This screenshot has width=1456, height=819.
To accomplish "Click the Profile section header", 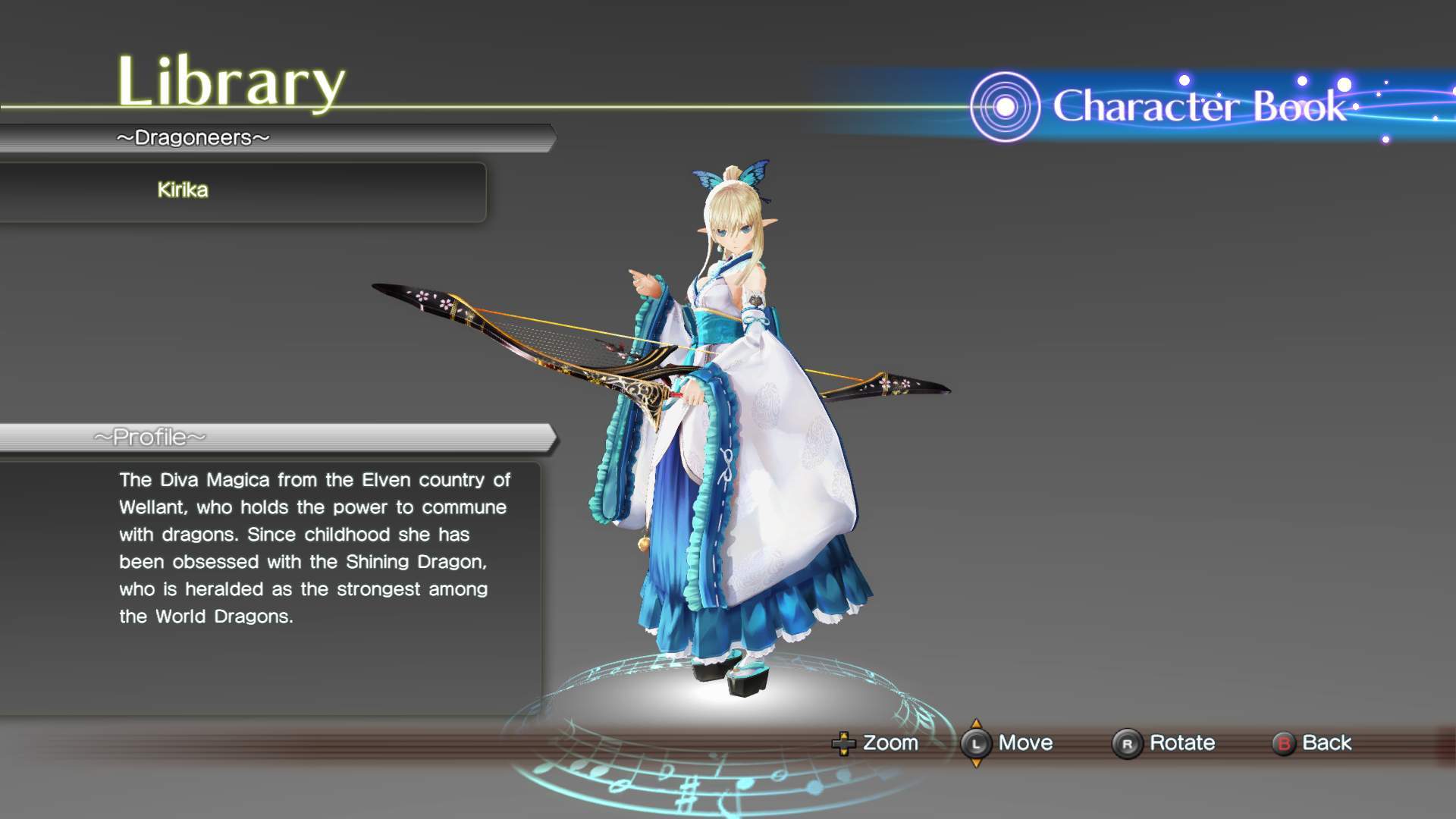I will point(150,438).
